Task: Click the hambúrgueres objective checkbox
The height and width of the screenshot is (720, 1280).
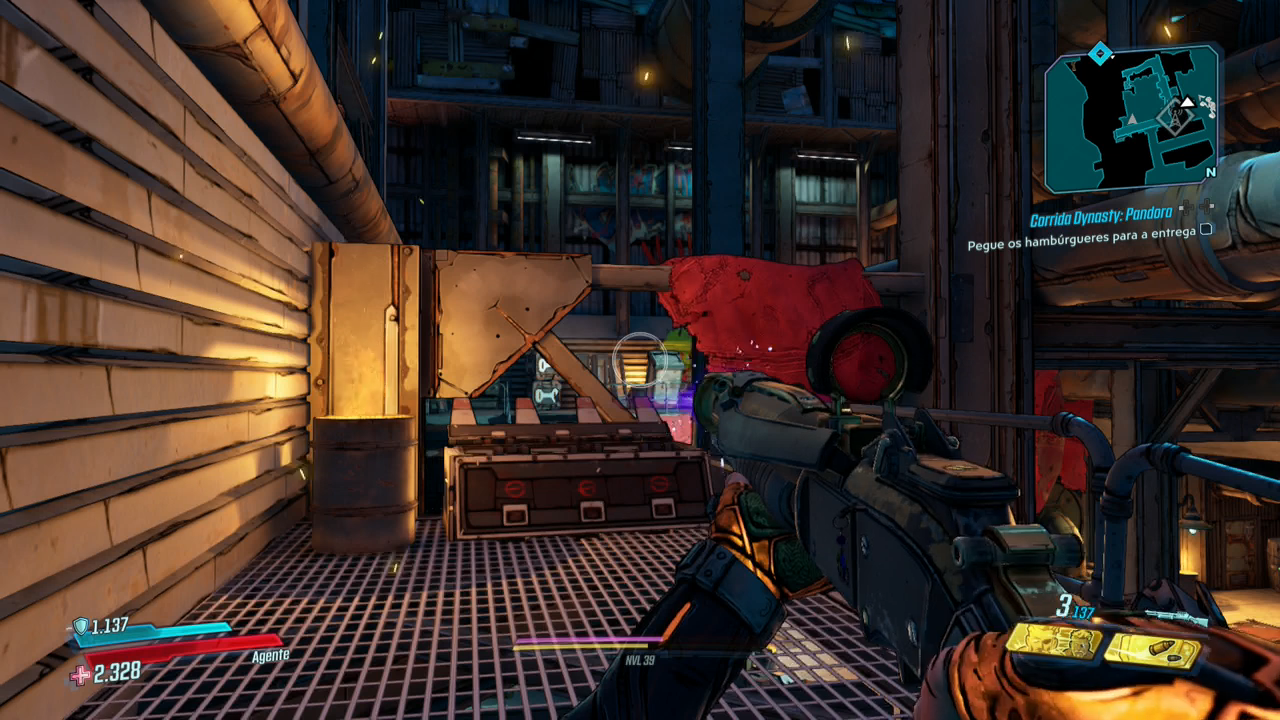Action: tap(1206, 229)
